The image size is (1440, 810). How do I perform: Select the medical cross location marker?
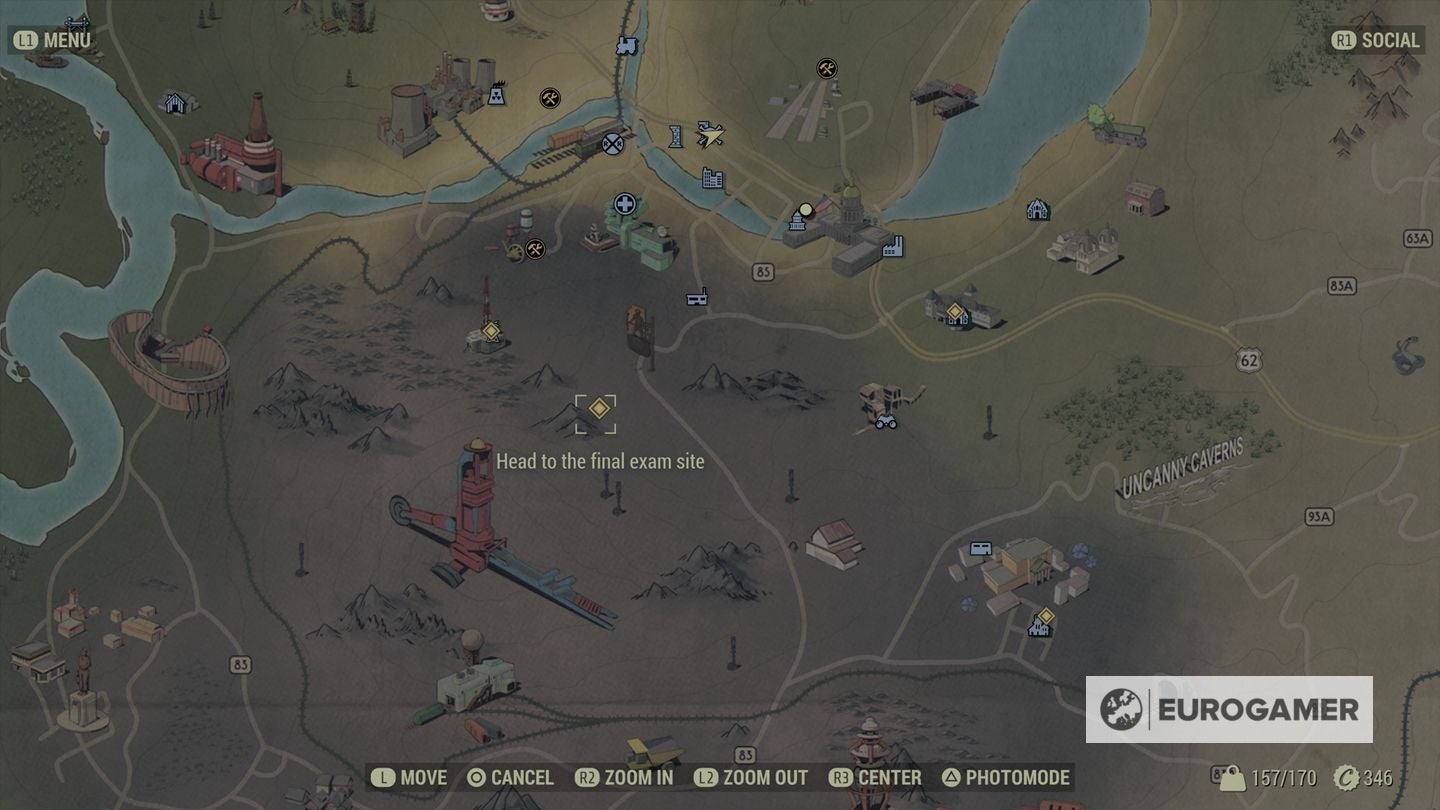[625, 205]
